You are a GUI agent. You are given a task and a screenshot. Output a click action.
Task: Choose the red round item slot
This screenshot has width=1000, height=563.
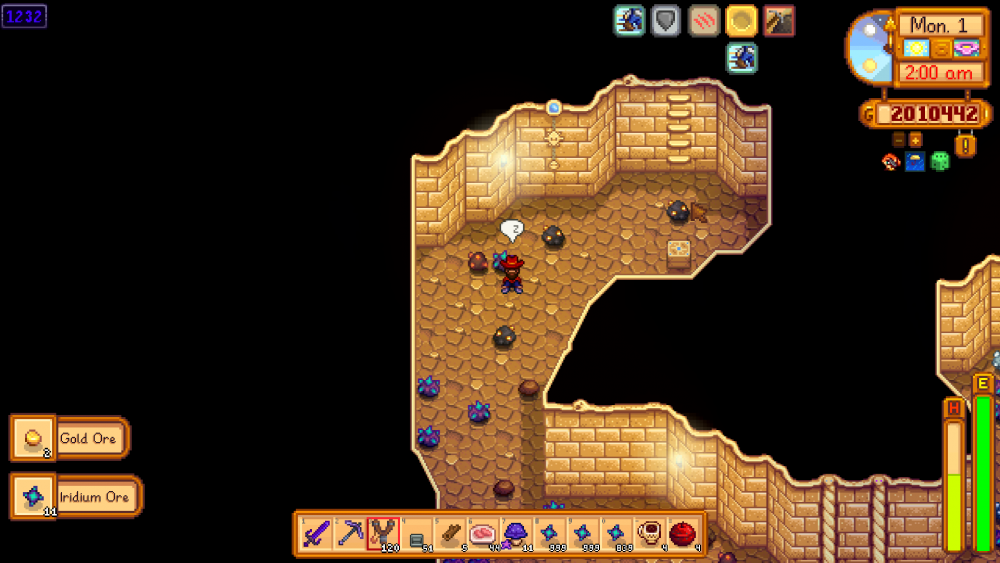click(683, 533)
